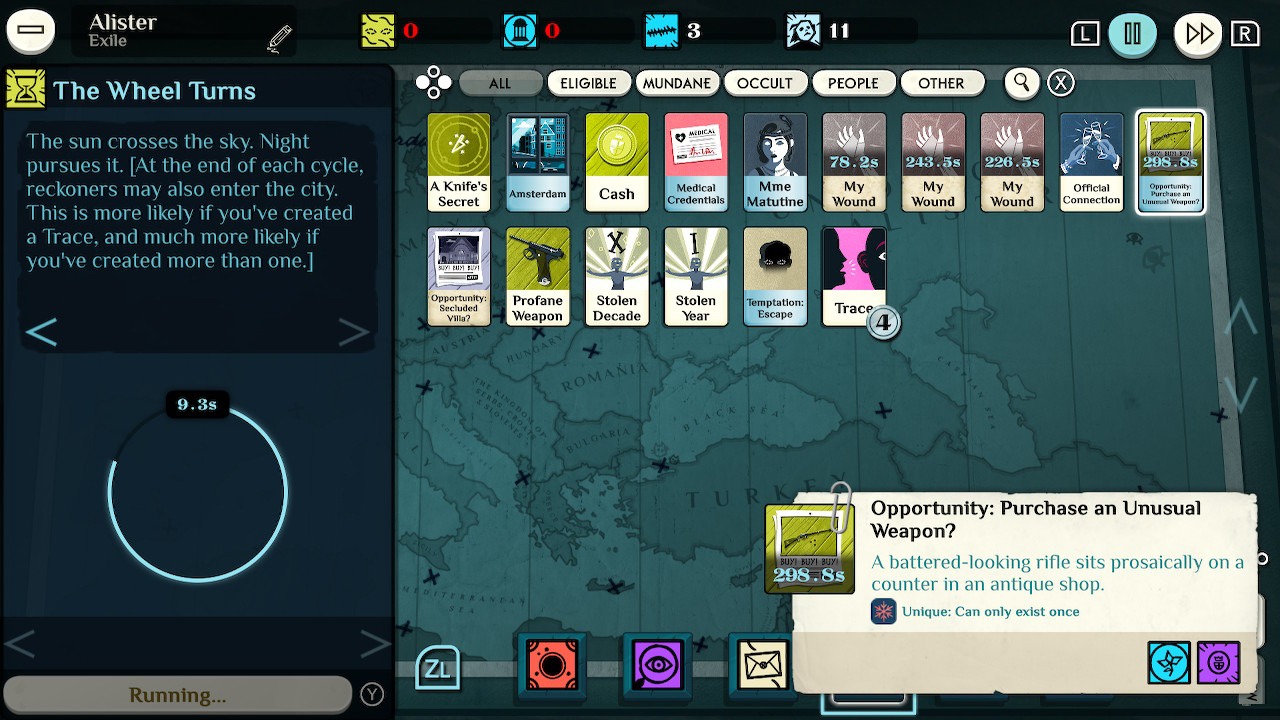Click the right chevron in The Wheel Turns panel

click(354, 331)
